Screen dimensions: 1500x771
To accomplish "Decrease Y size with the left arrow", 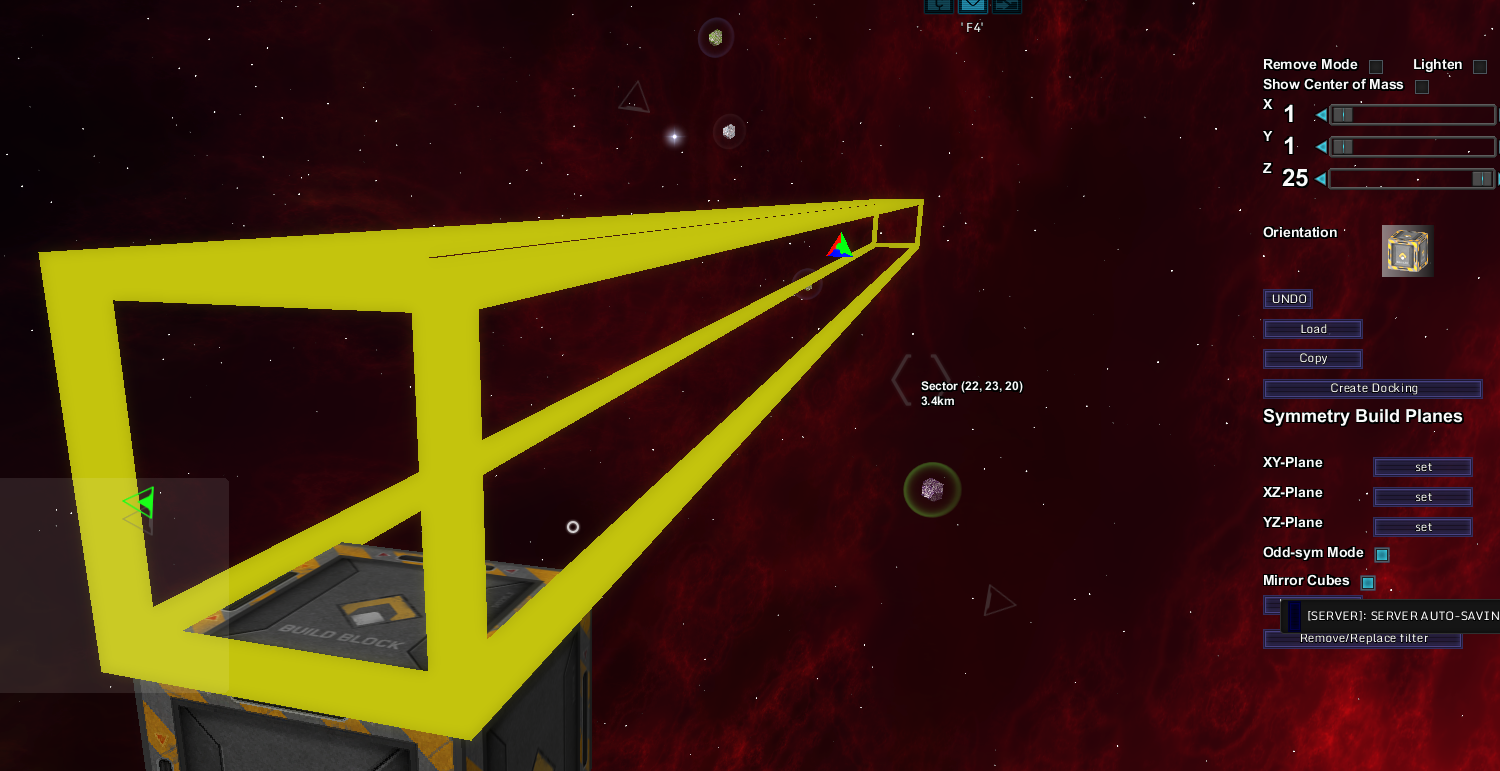I will pos(1321,147).
